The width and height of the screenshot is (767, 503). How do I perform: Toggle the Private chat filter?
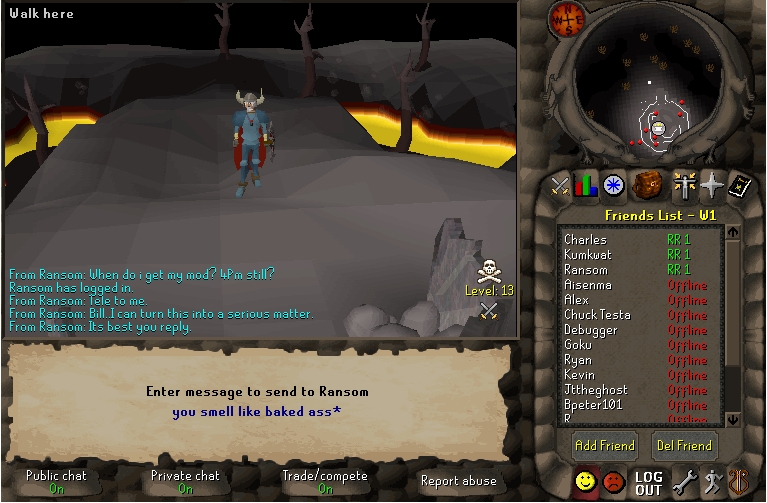[x=185, y=481]
